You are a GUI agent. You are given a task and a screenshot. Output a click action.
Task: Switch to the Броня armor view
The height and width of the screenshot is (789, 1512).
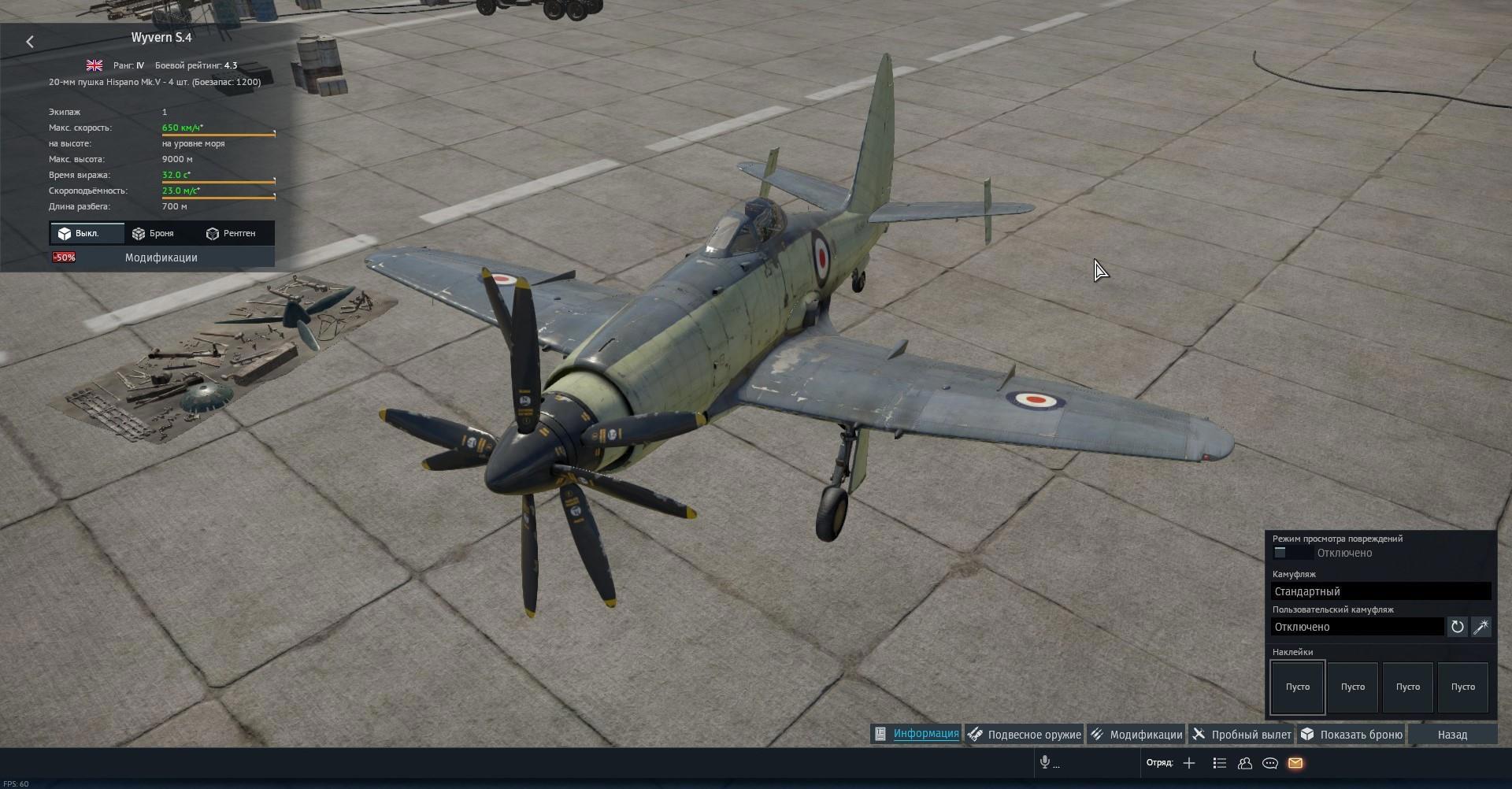point(154,234)
